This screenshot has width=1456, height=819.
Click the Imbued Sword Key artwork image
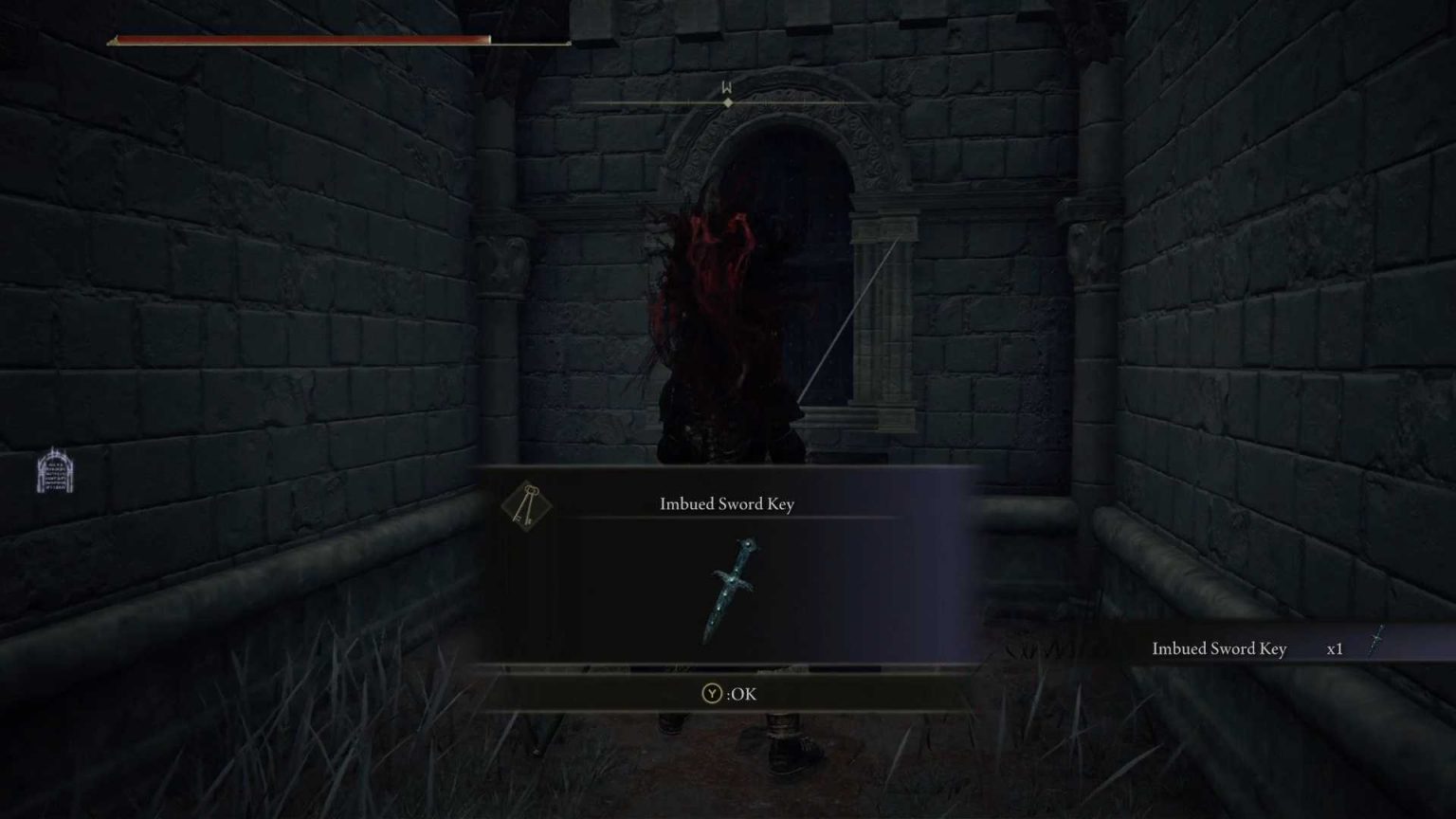[x=730, y=591]
